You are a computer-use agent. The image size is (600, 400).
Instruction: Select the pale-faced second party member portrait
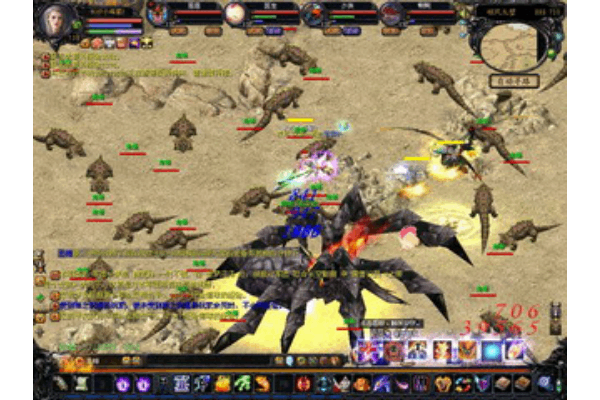coord(235,14)
